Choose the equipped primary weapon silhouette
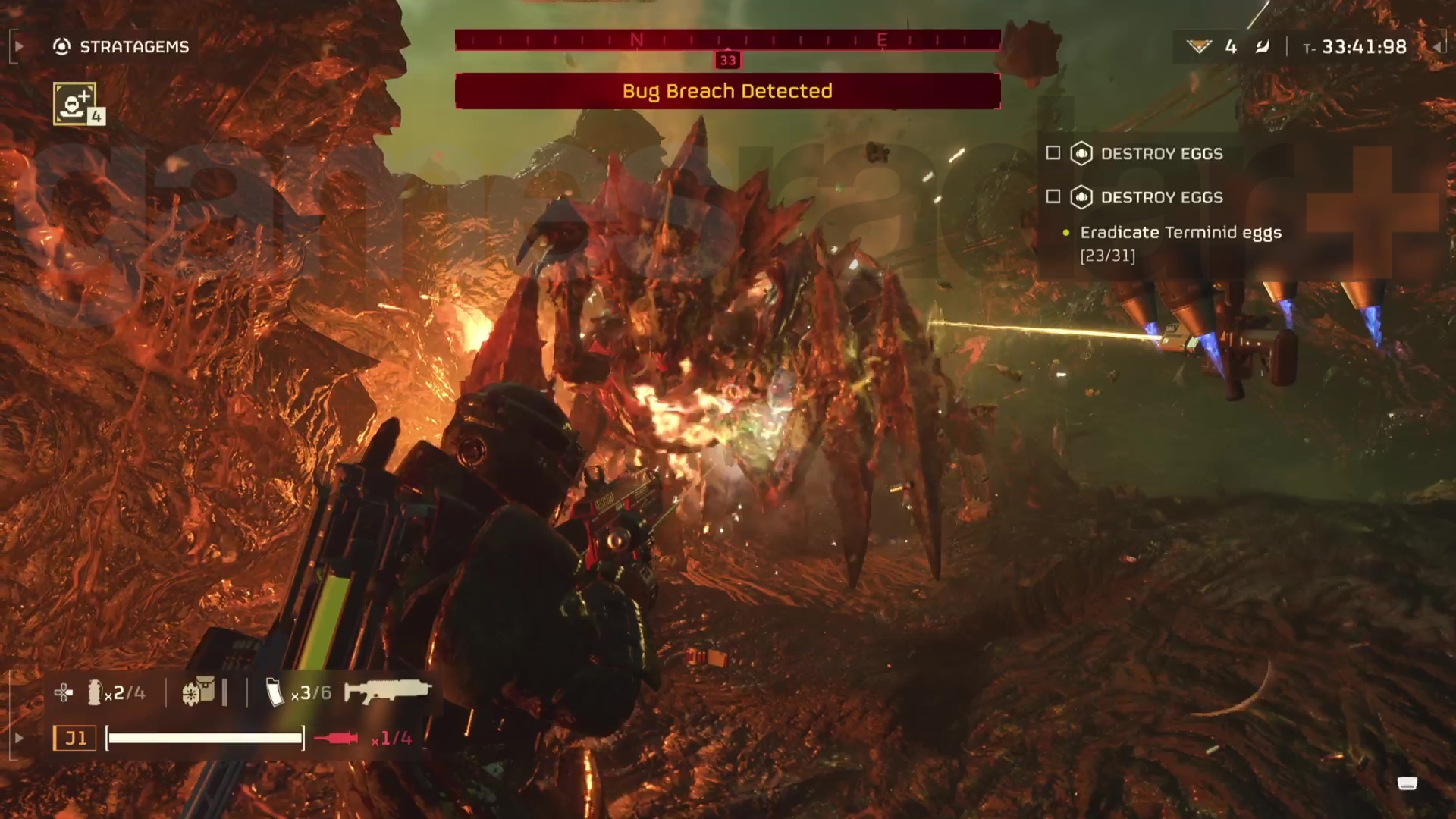 pos(388,692)
